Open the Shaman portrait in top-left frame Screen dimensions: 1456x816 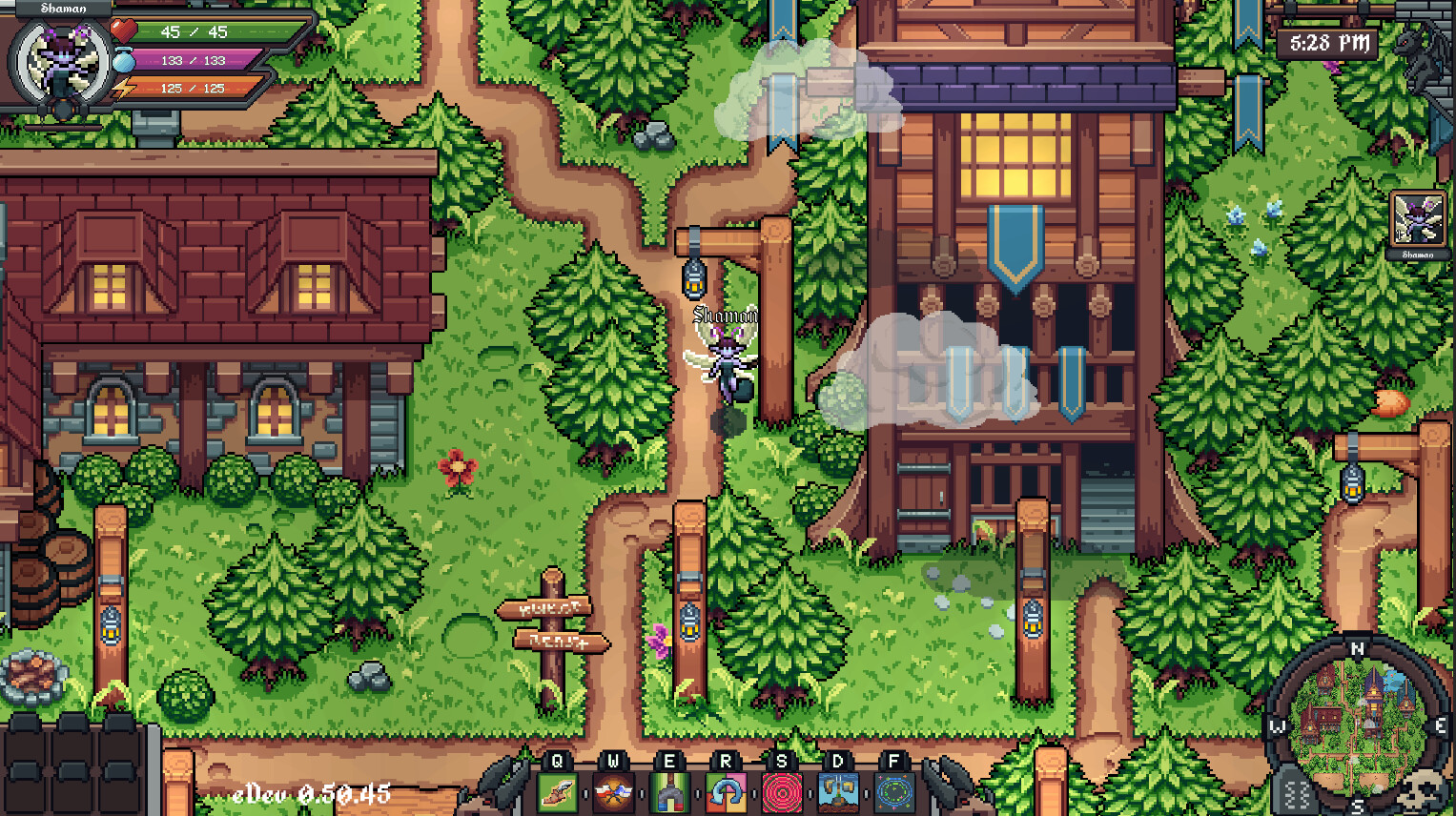[57, 59]
